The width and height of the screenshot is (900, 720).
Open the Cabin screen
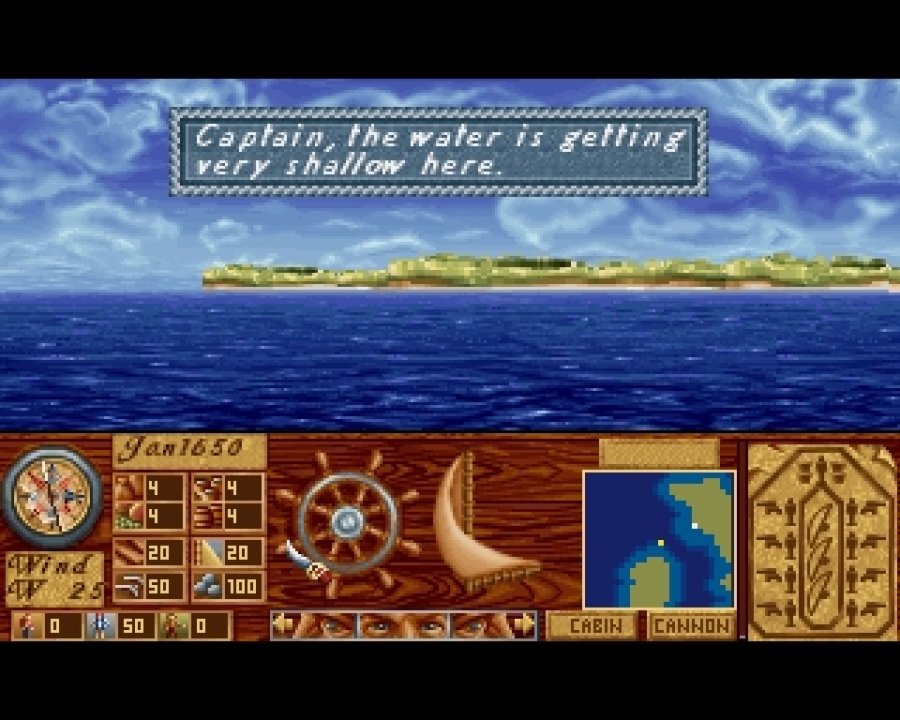click(x=590, y=627)
